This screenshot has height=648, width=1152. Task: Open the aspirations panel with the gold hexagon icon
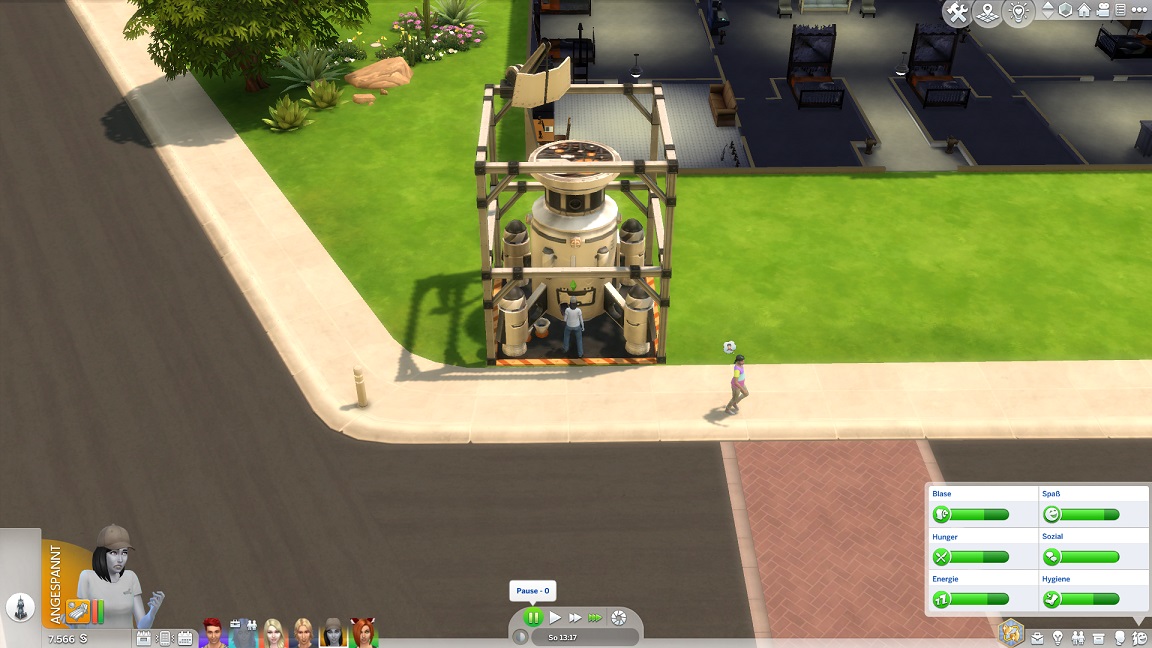(x=1011, y=632)
